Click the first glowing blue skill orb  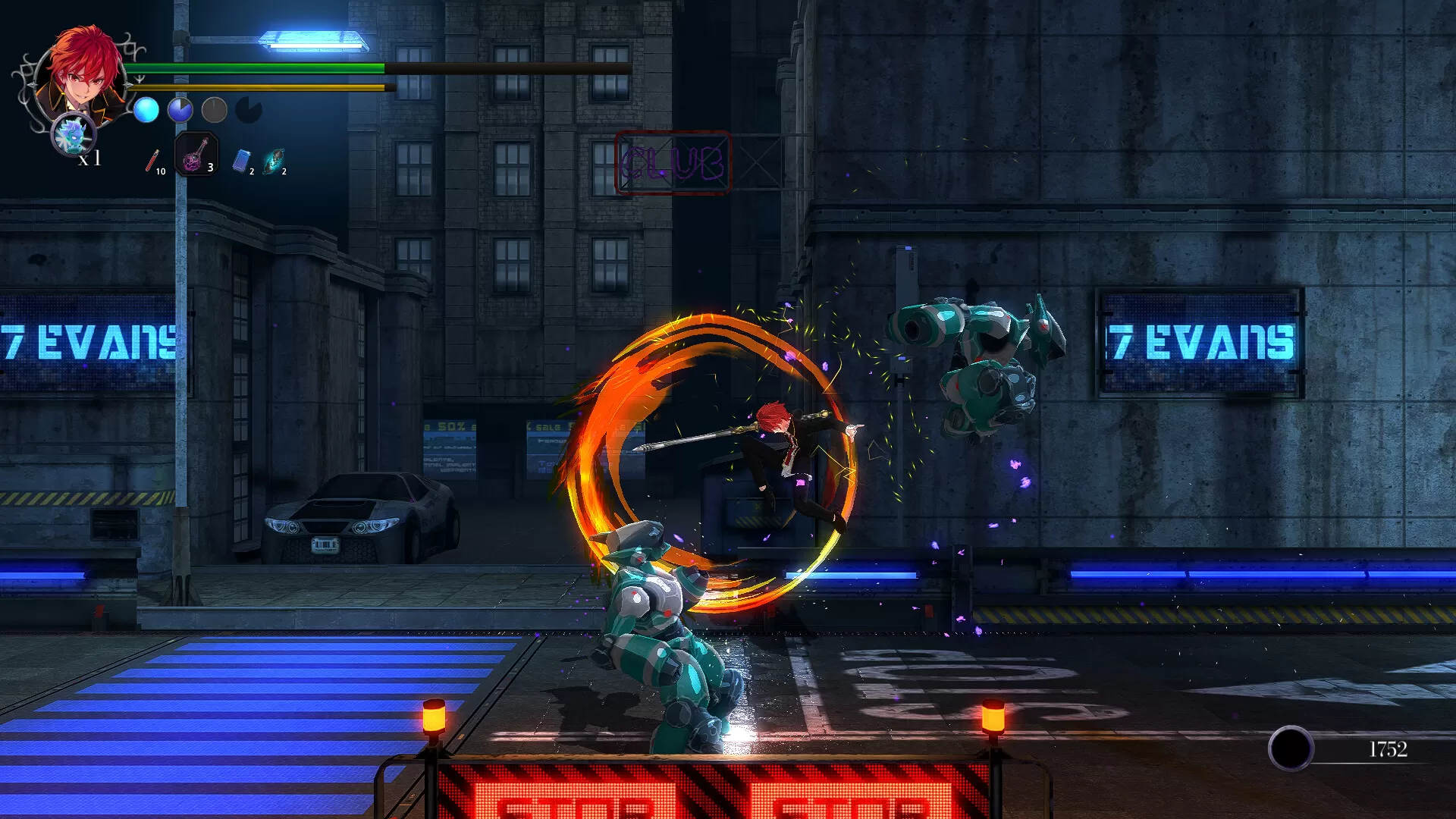(146, 109)
